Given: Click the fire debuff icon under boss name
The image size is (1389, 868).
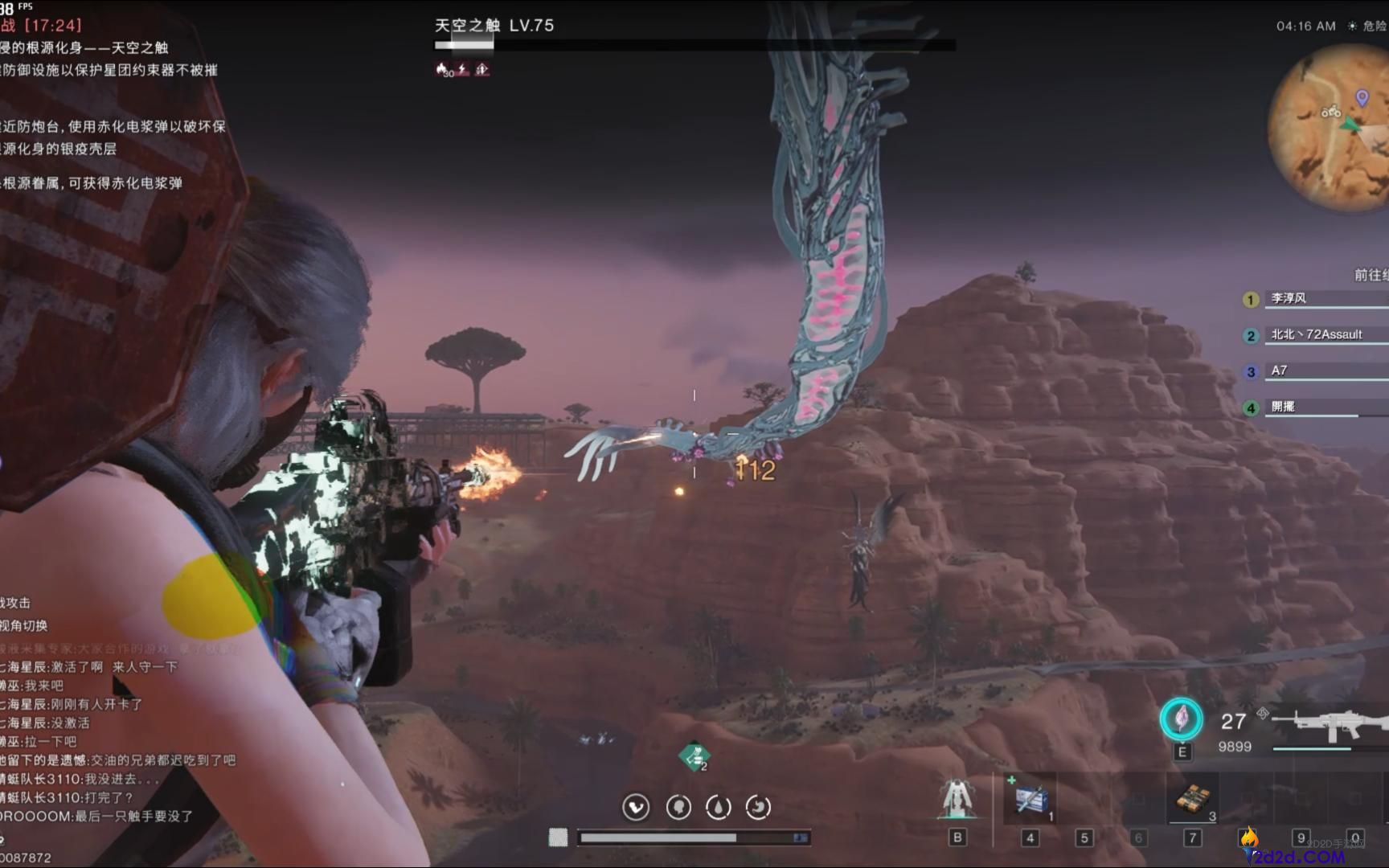Looking at the screenshot, I should pyautogui.click(x=444, y=70).
